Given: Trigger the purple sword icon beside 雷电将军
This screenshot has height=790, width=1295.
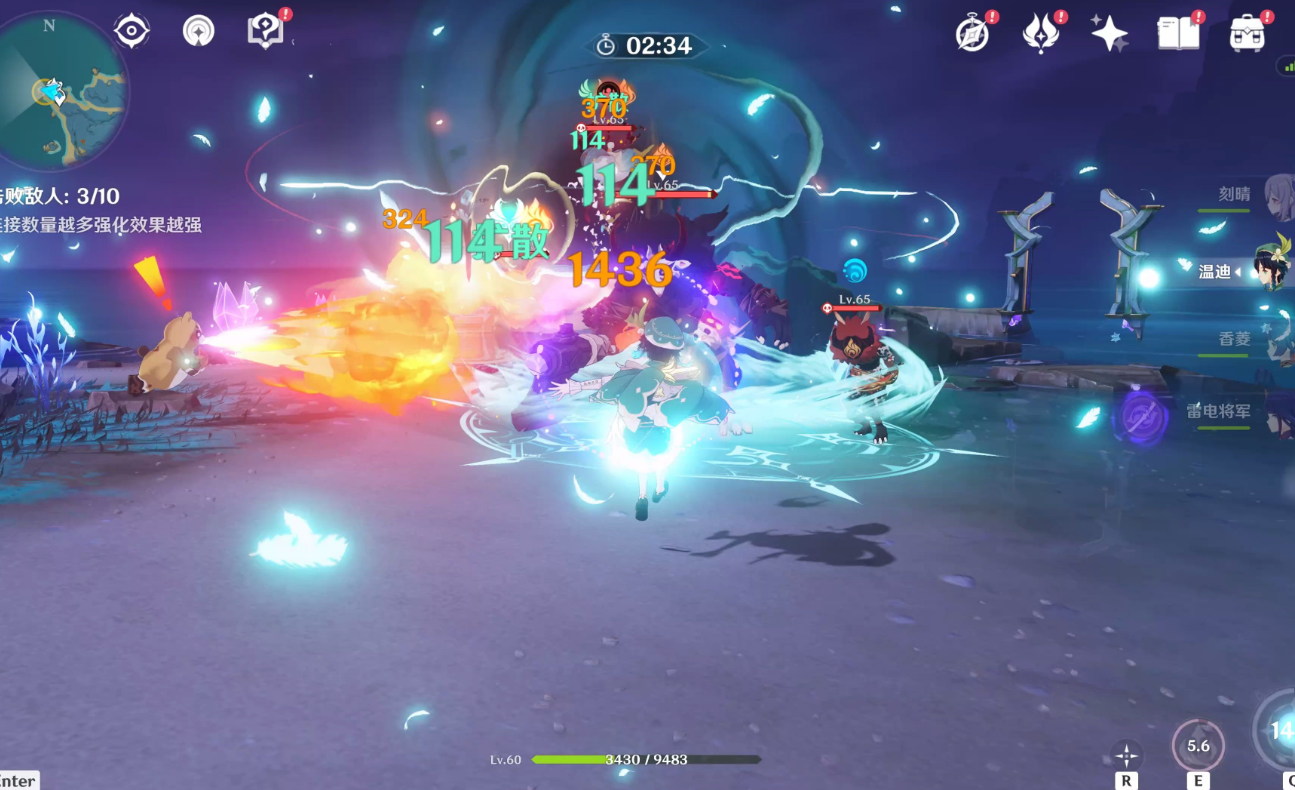Looking at the screenshot, I should point(1141,417).
